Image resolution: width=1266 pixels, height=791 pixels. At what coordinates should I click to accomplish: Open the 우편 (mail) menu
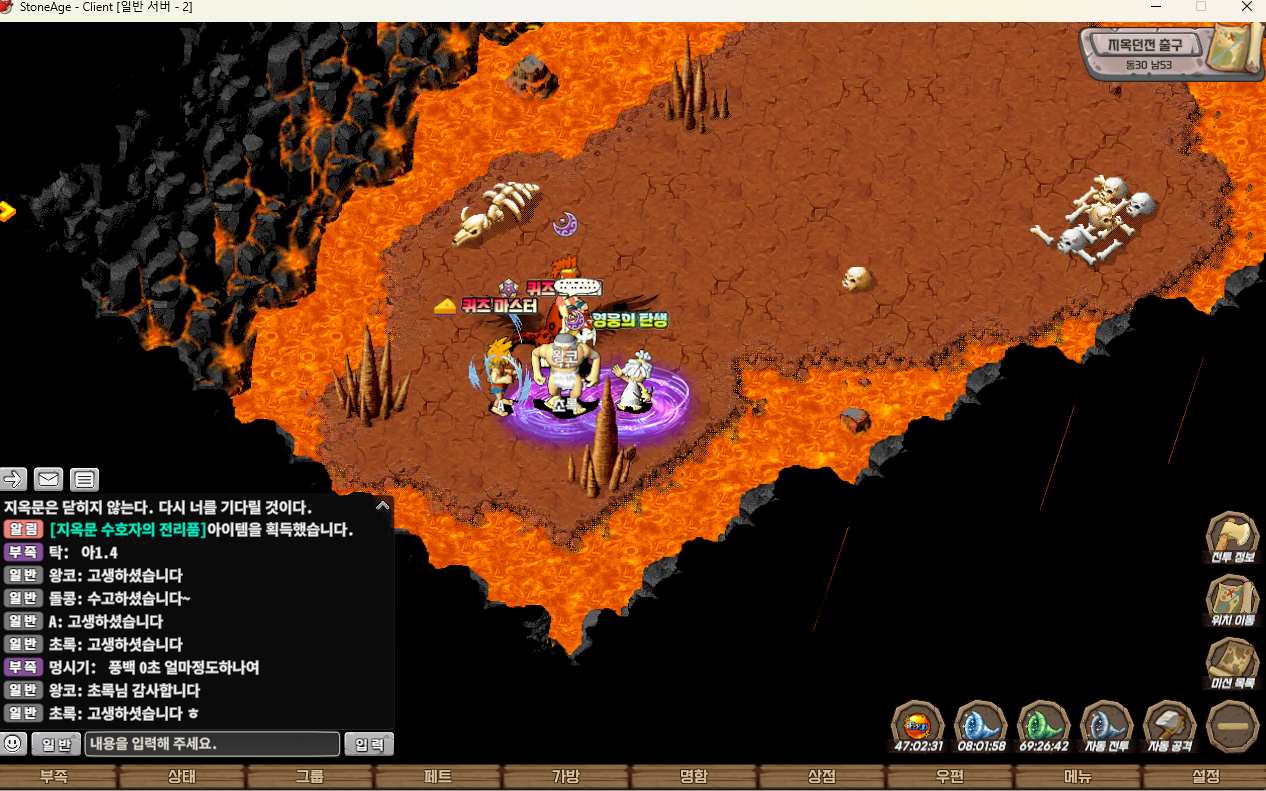[950, 777]
